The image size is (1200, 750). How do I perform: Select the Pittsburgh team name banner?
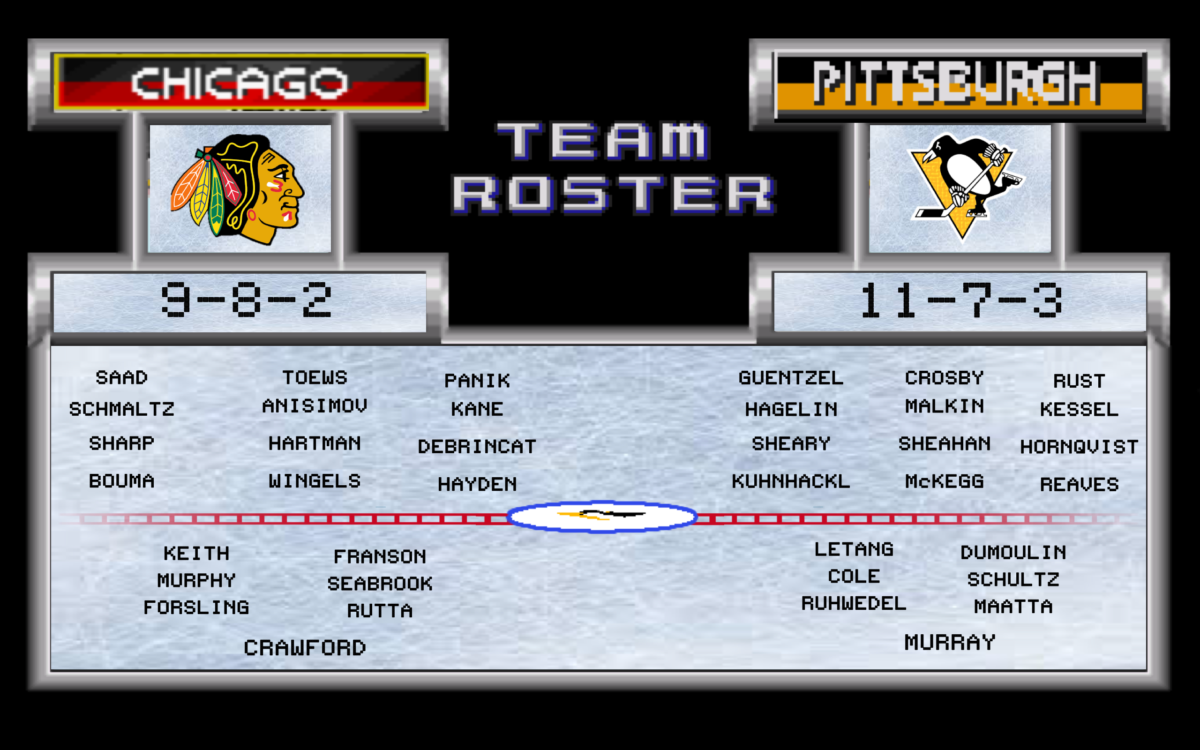pyautogui.click(x=958, y=82)
